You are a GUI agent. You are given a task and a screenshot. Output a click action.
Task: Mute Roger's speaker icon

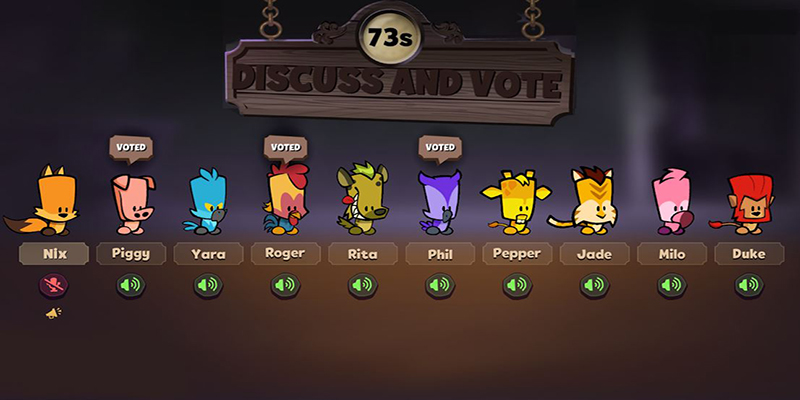click(x=286, y=286)
